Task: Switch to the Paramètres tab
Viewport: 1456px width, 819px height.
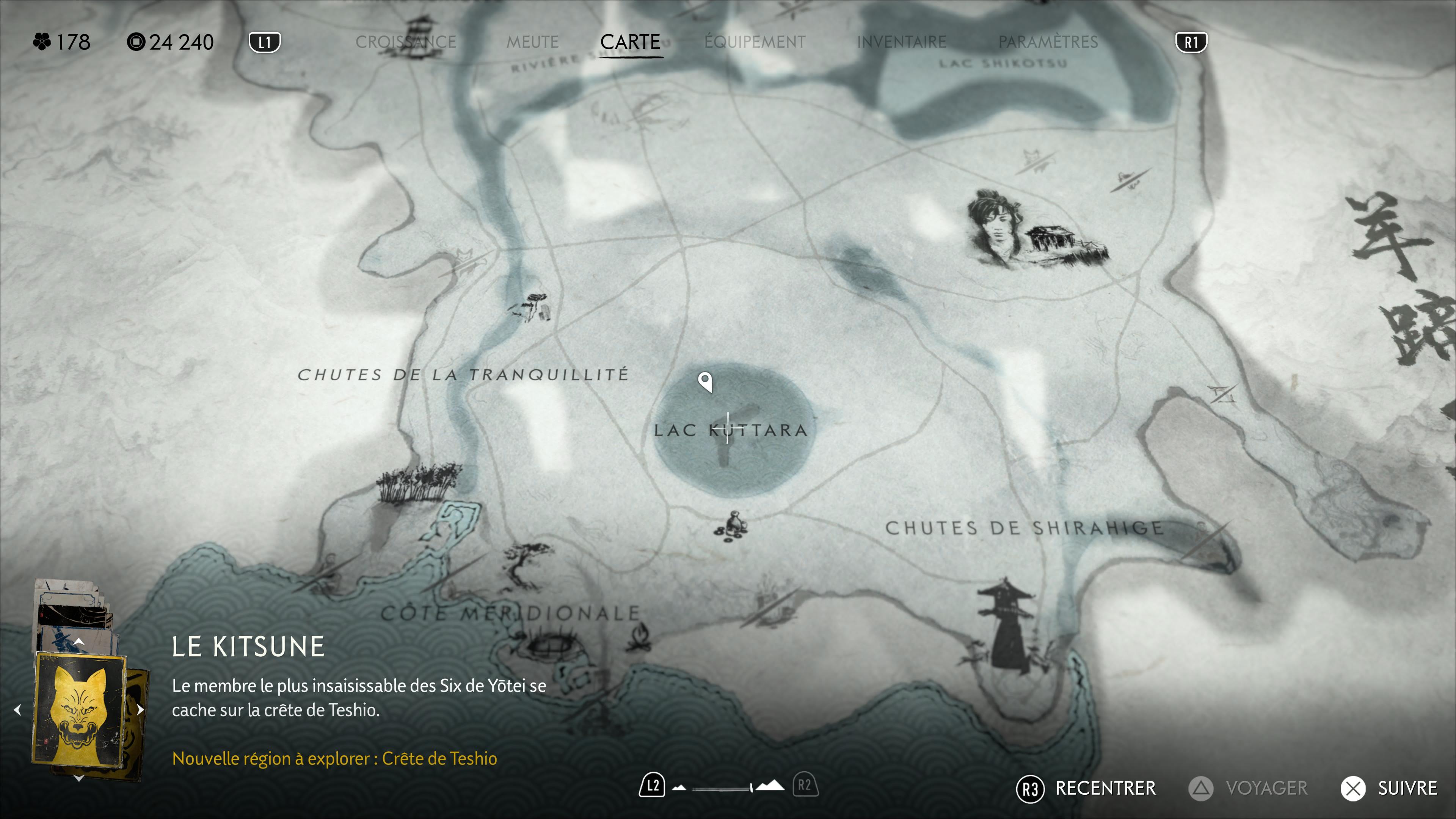Action: tap(1047, 42)
